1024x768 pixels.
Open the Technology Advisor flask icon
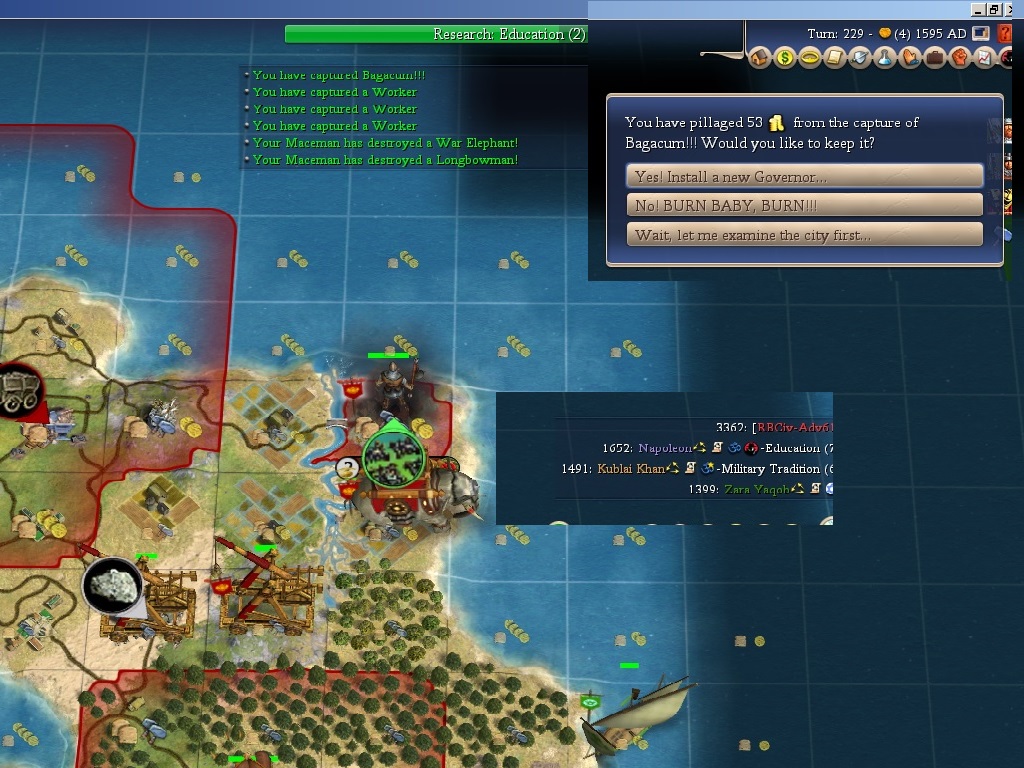(885, 58)
